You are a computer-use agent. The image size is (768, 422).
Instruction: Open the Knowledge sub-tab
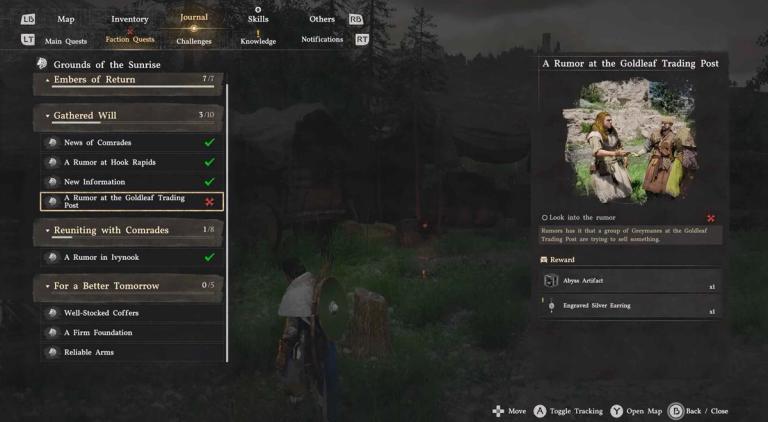(258, 41)
